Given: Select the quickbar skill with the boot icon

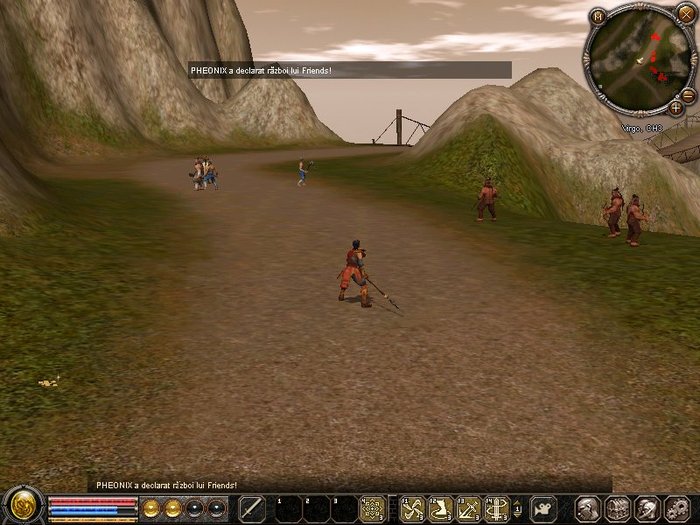Looking at the screenshot, I should (x=440, y=508).
